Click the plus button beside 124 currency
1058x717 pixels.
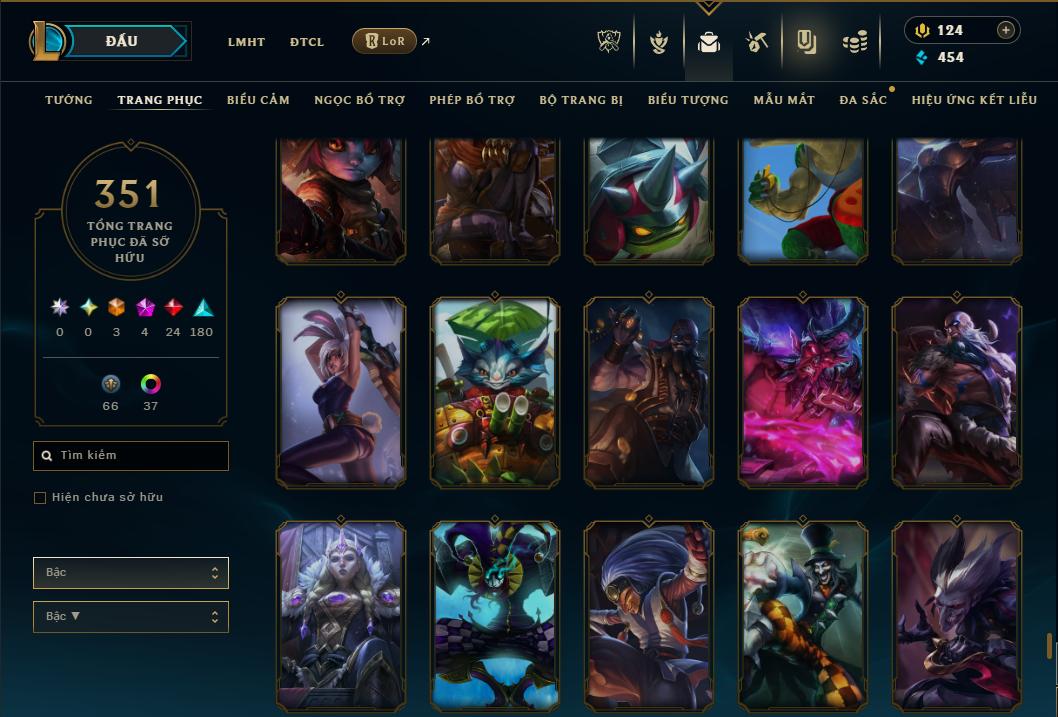pyautogui.click(x=1006, y=30)
